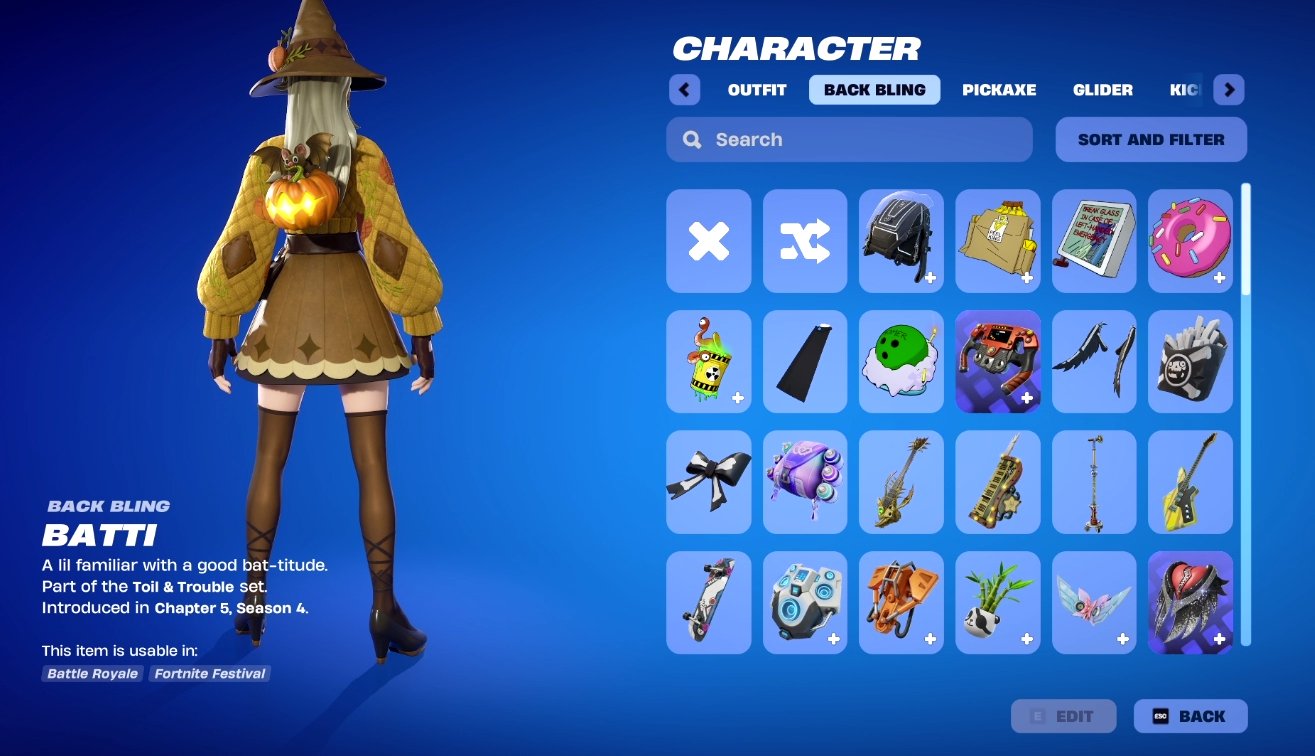Select the bamboo back bling

pos(997,602)
